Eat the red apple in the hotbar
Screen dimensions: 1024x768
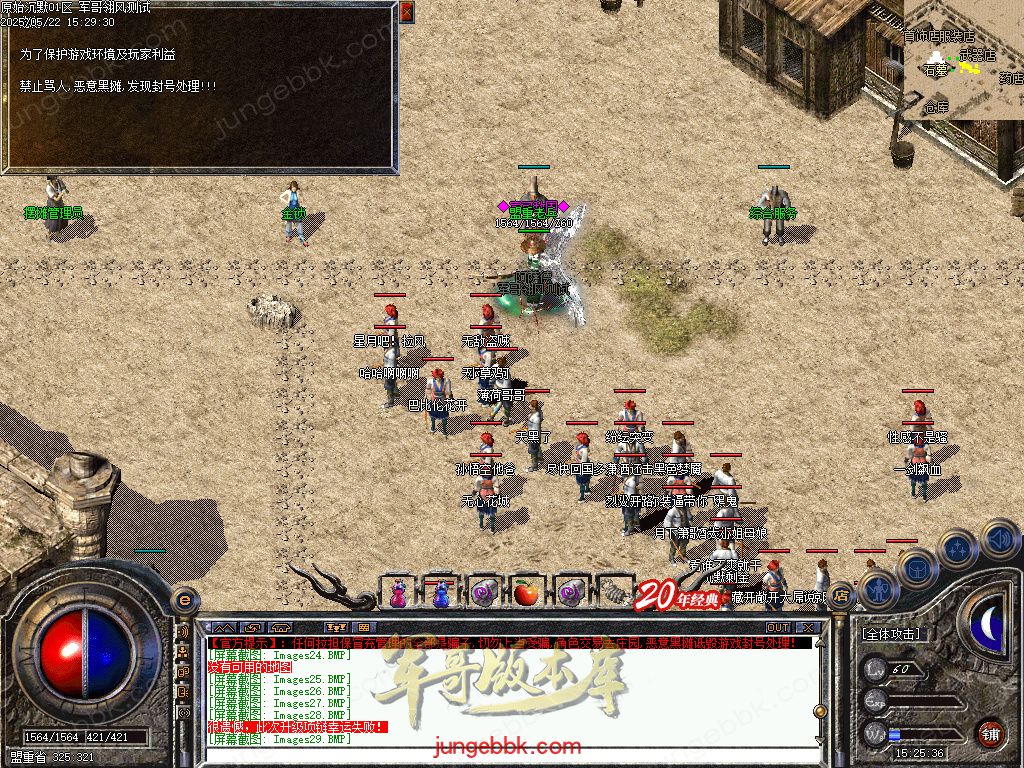(526, 592)
